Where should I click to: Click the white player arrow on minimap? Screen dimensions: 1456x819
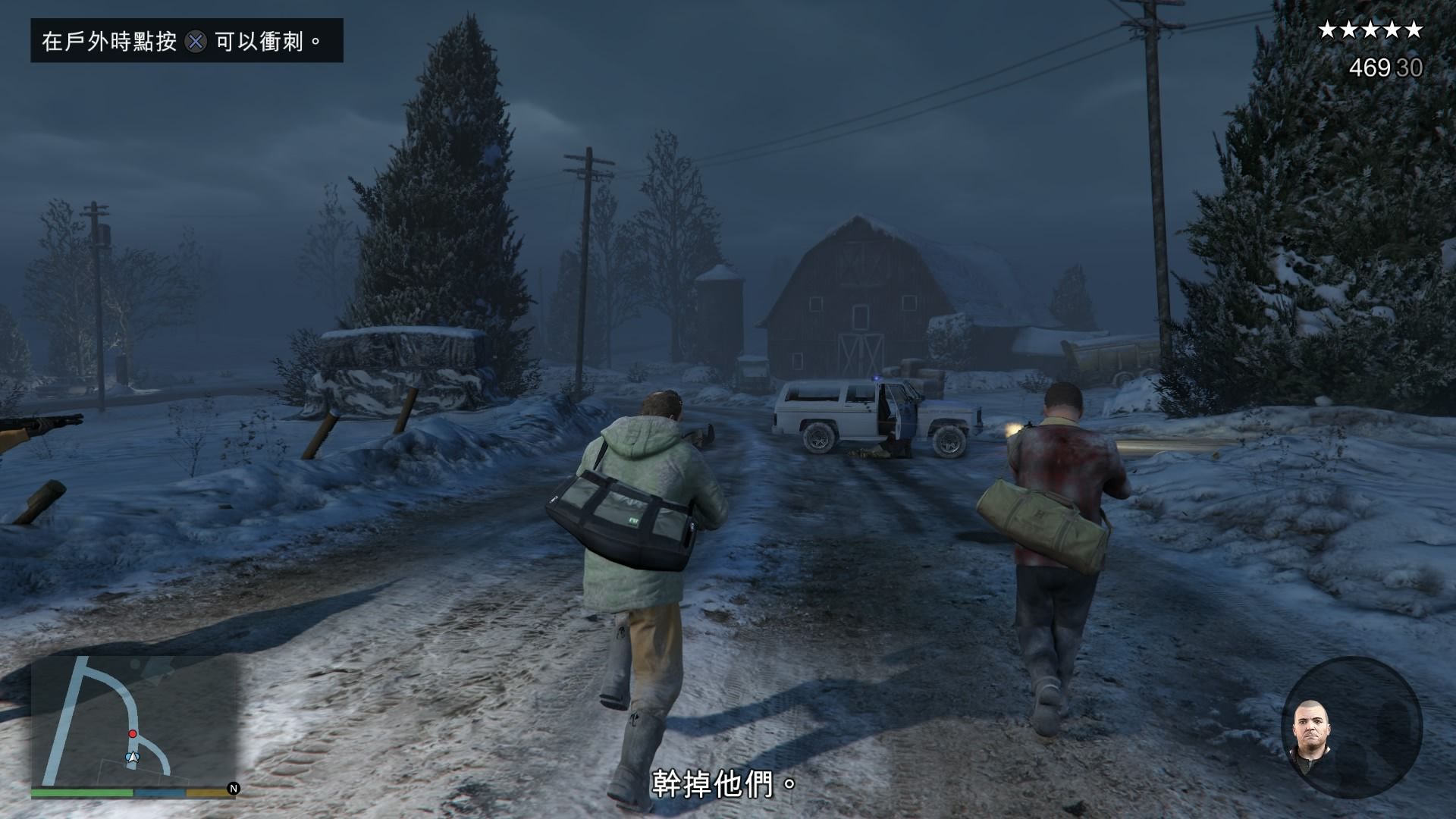[x=133, y=757]
